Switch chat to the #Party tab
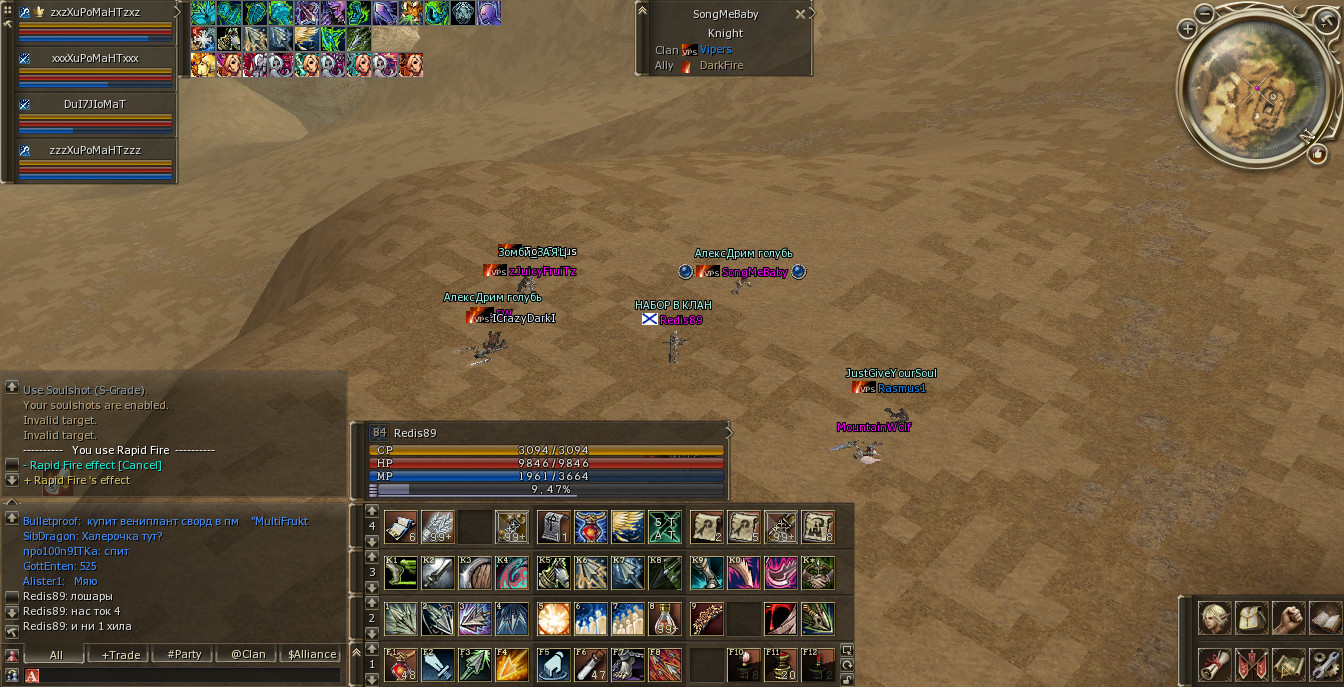 (x=184, y=655)
